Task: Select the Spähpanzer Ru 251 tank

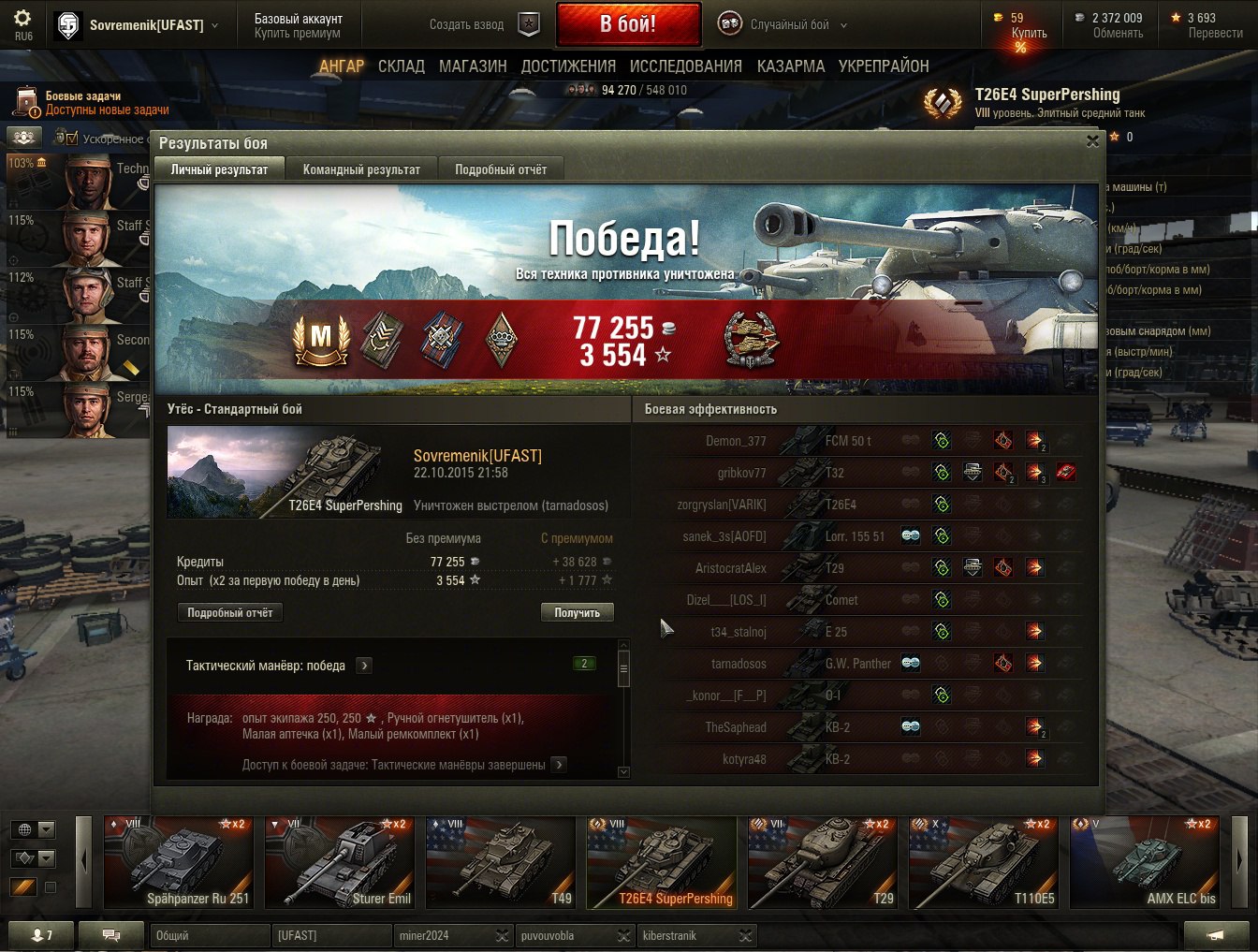Action: 178,862
